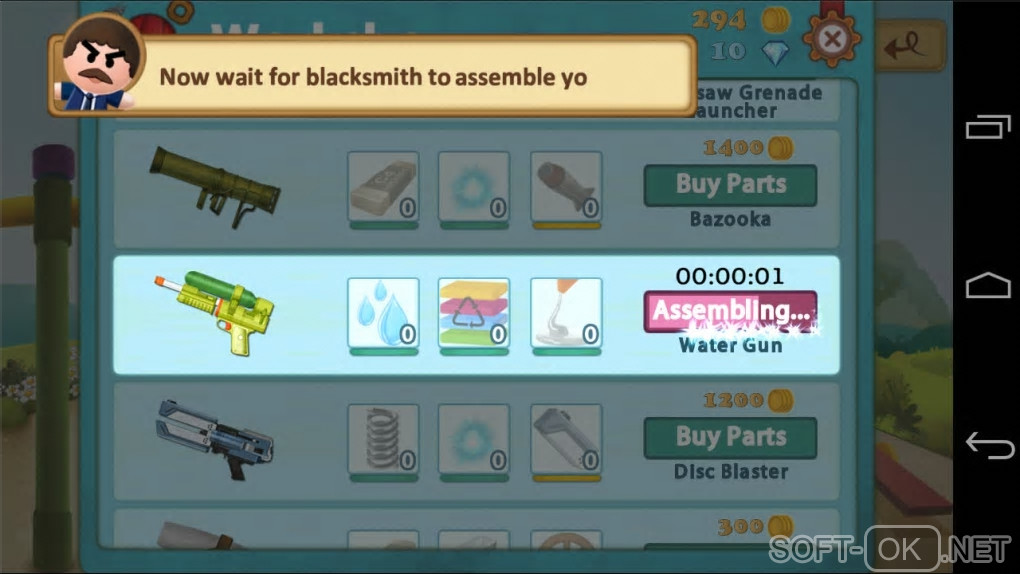This screenshot has width=1020, height=574.
Task: Select the Disc Blaster spring part
Action: click(383, 438)
